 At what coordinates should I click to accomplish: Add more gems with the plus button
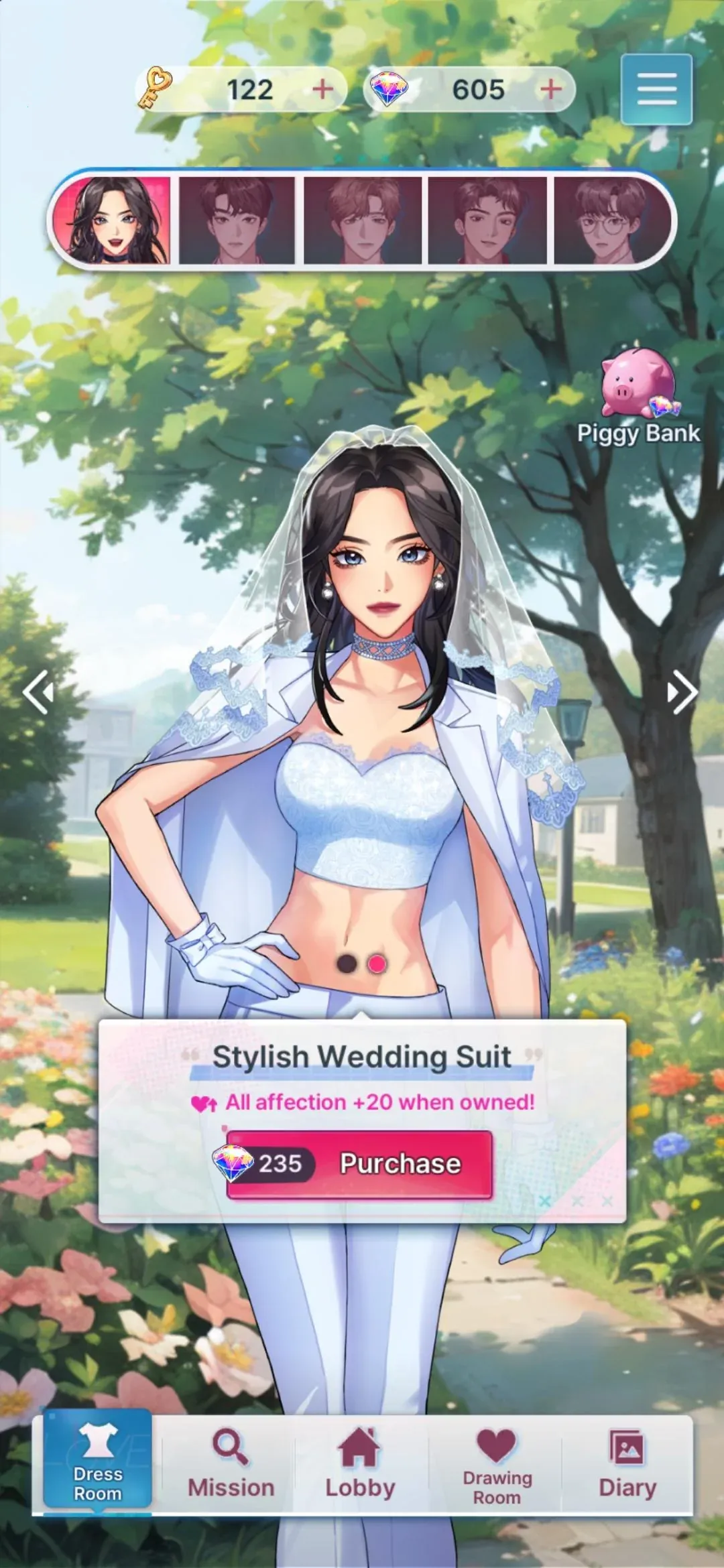[551, 89]
